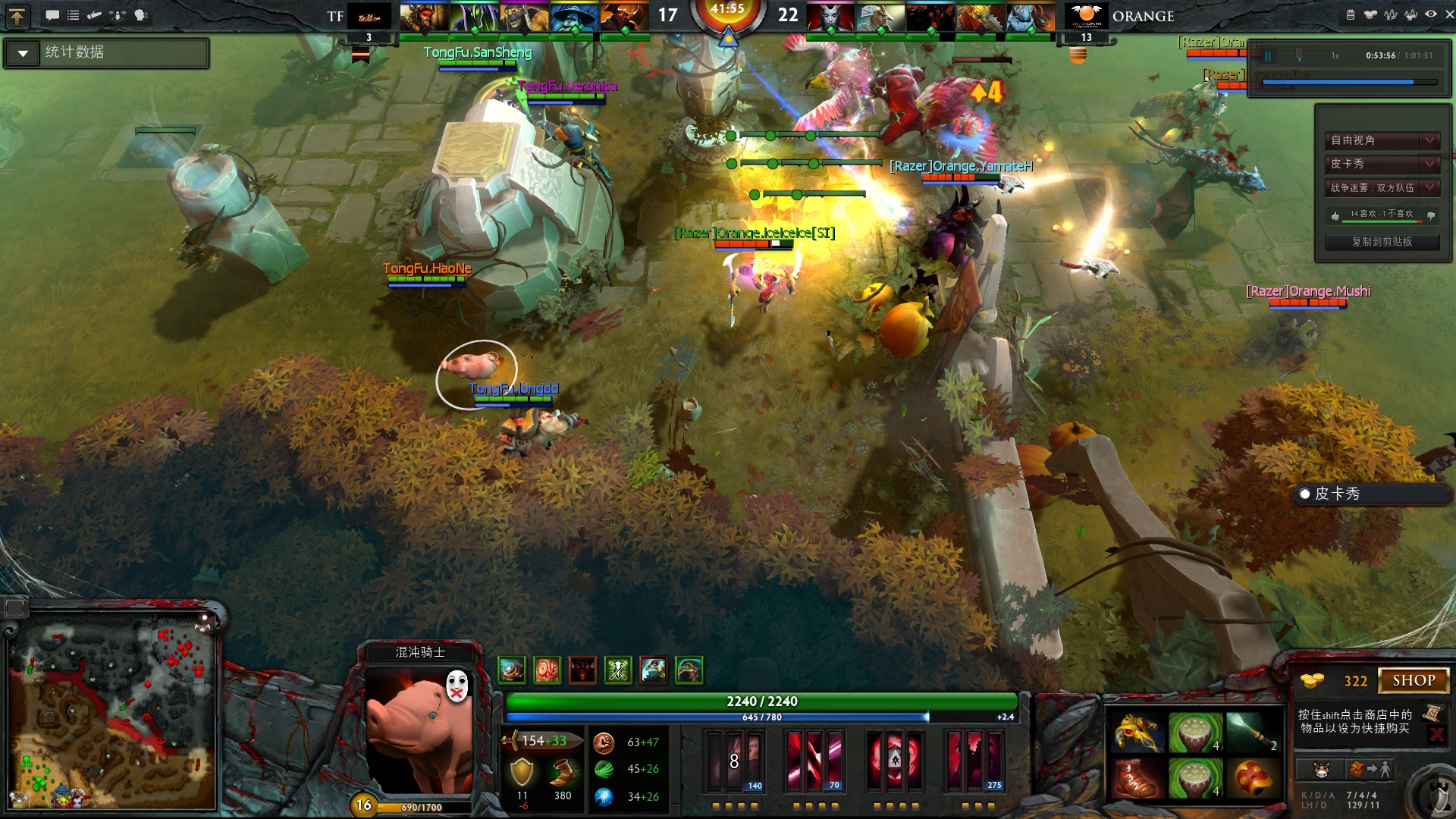Open the 战争迷雾 fog of war dropdown

tap(1382, 187)
